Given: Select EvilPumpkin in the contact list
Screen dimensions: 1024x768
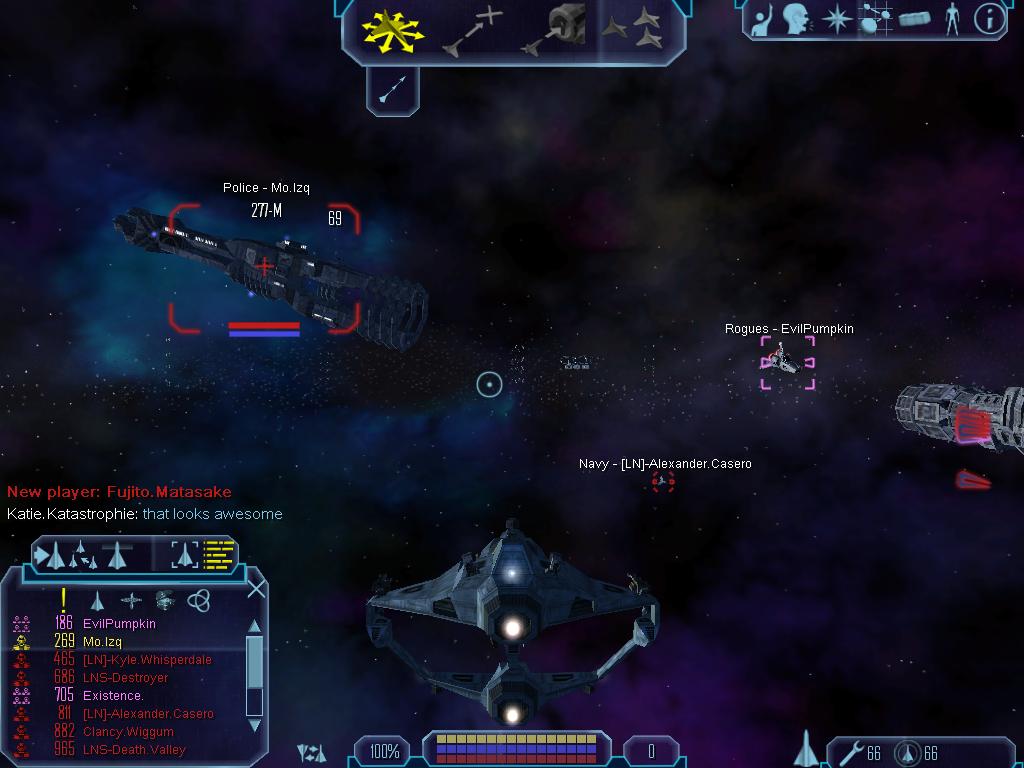Looking at the screenshot, I should (x=119, y=624).
